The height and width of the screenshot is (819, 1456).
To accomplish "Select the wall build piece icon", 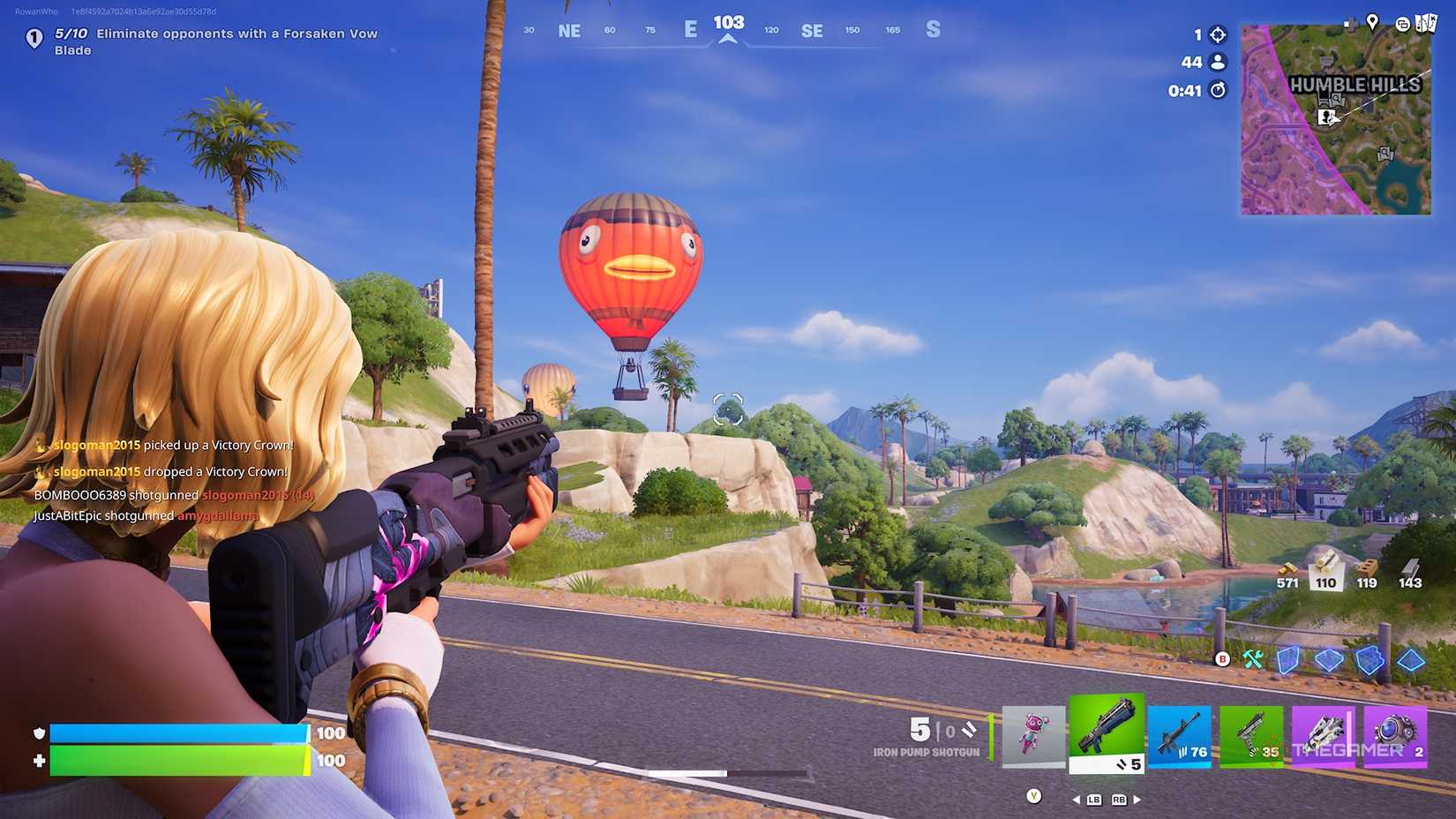I will tap(1287, 659).
